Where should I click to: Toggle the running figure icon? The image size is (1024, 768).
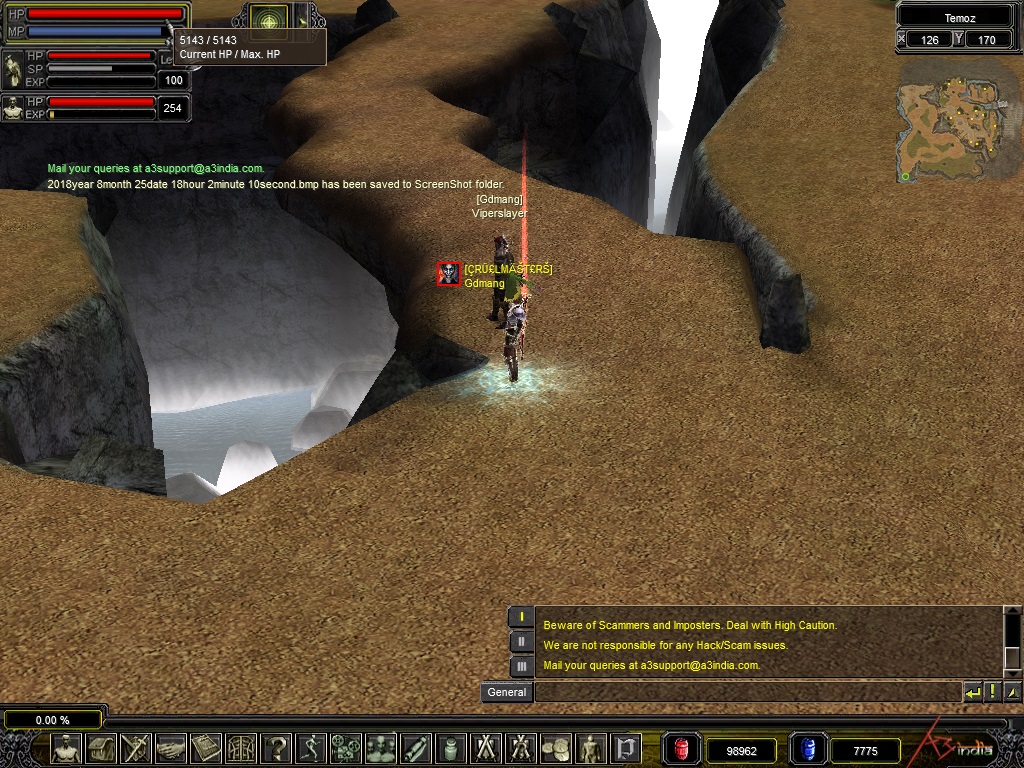[x=310, y=747]
